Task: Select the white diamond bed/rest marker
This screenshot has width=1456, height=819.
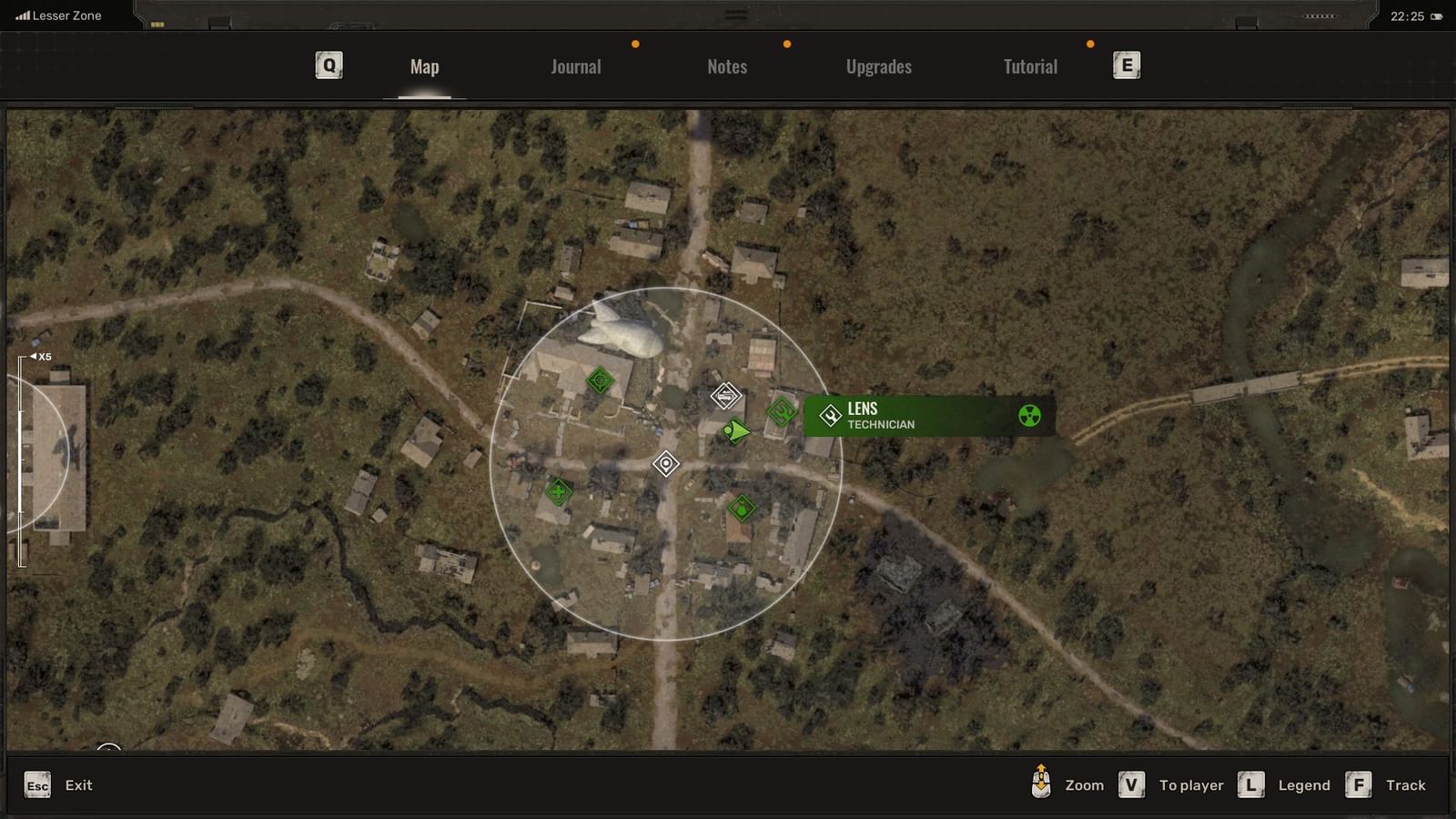Action: [x=725, y=394]
